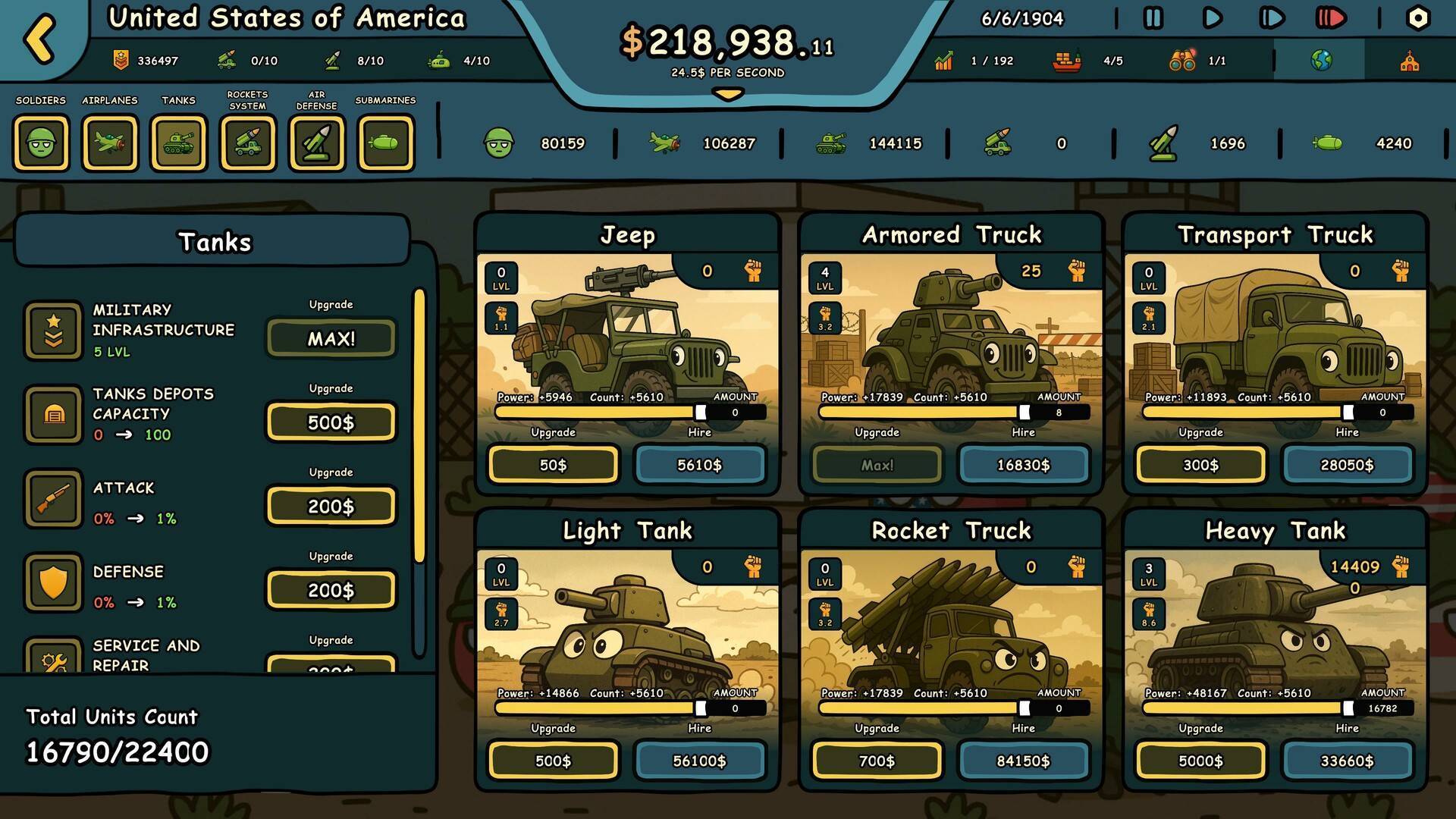
Task: Upgrade the Jeep for 50$
Action: pos(553,465)
